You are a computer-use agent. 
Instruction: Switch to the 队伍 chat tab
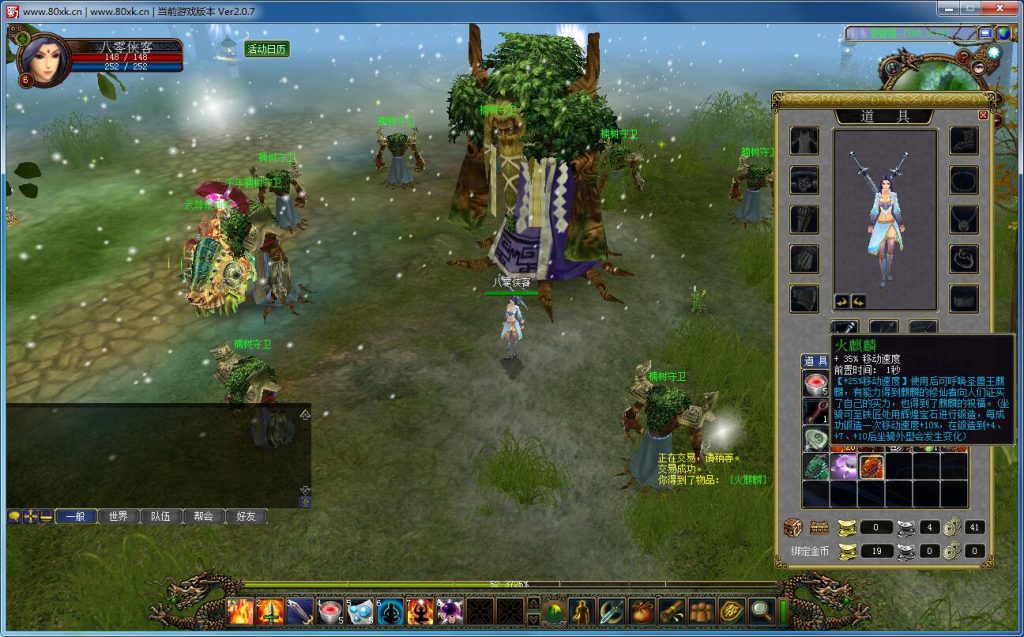[x=161, y=517]
